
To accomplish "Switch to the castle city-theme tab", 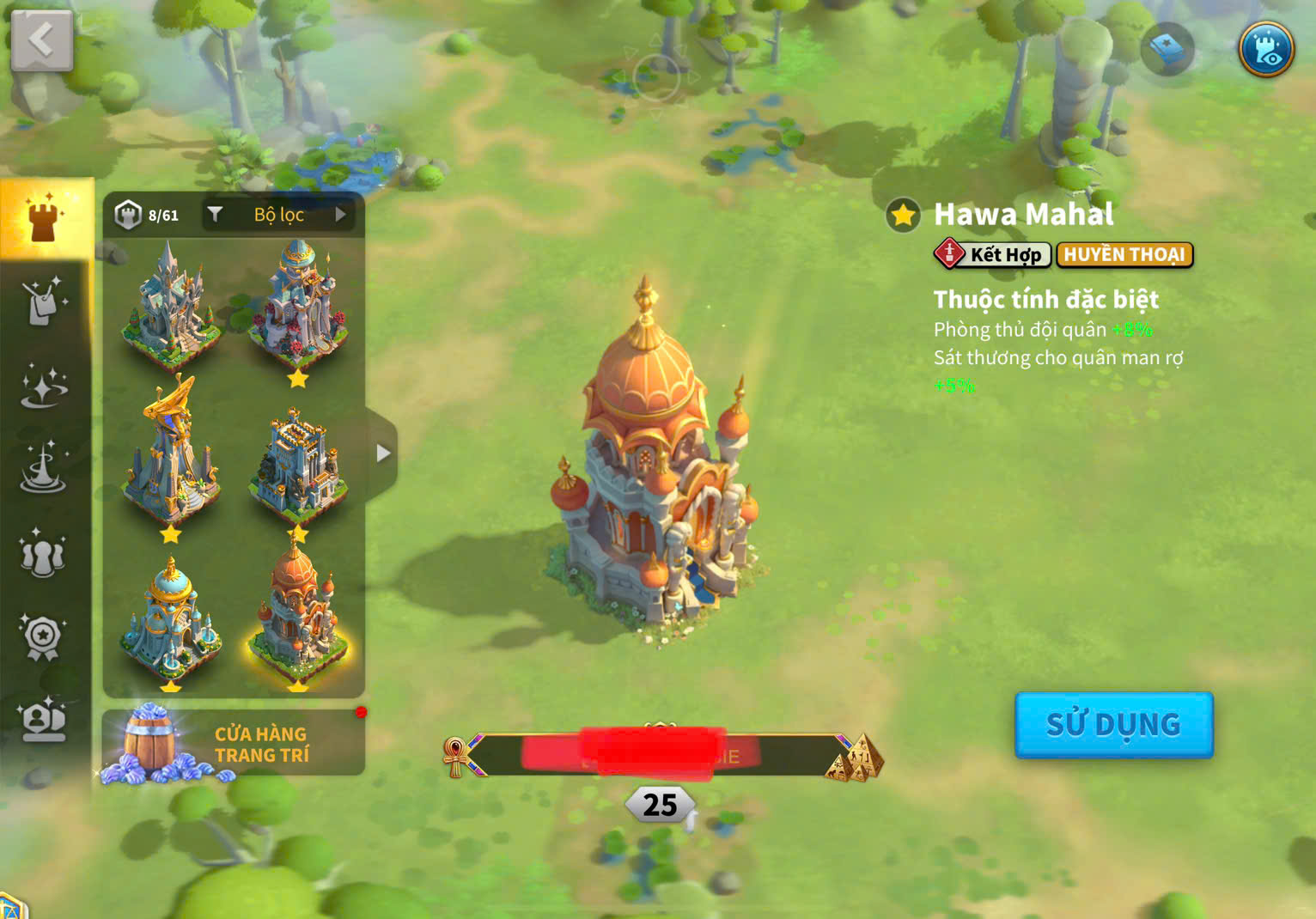I will coord(45,219).
